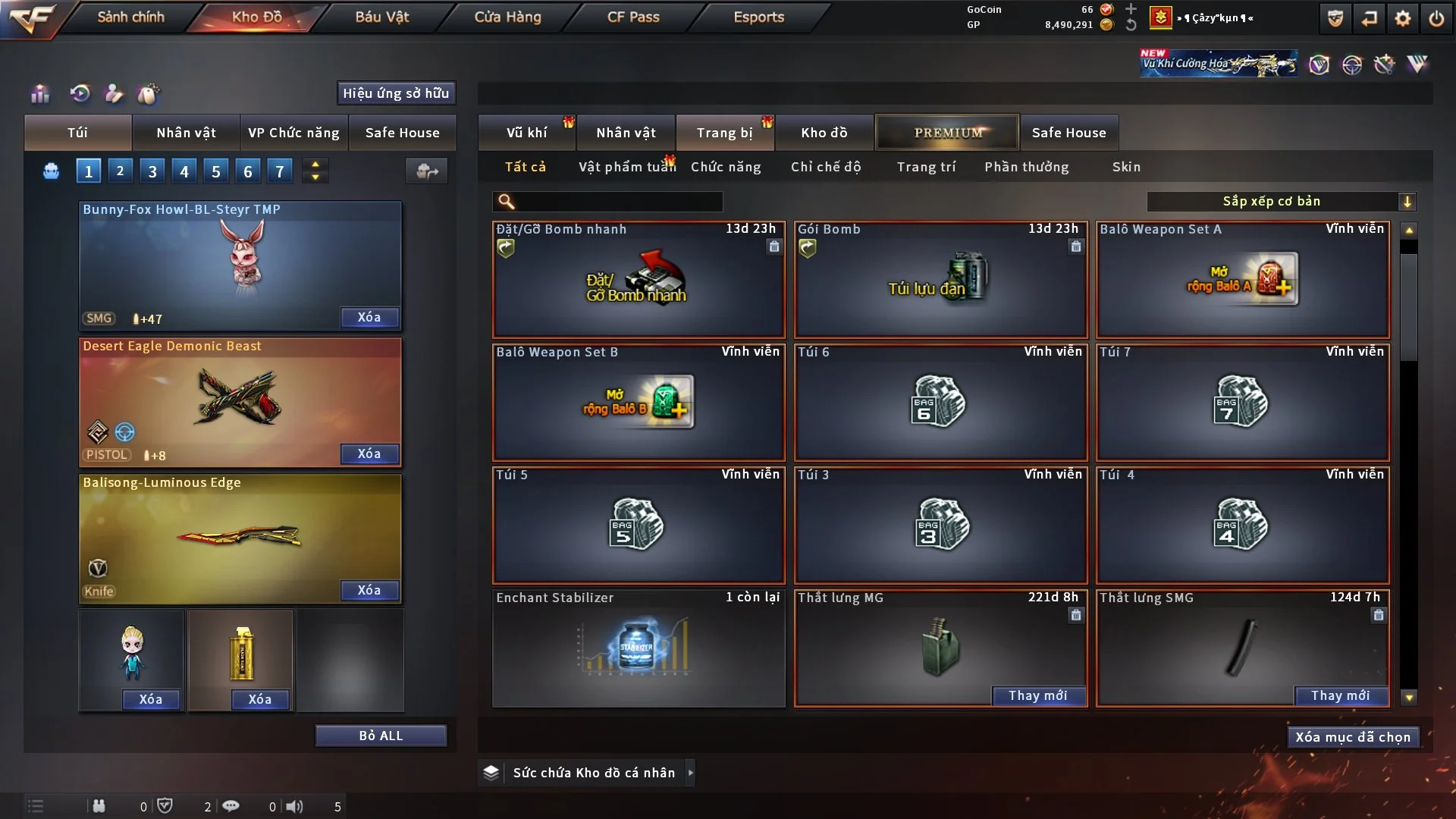The image size is (1456, 819).
Task: Open the gear settings icon
Action: (x=1403, y=18)
